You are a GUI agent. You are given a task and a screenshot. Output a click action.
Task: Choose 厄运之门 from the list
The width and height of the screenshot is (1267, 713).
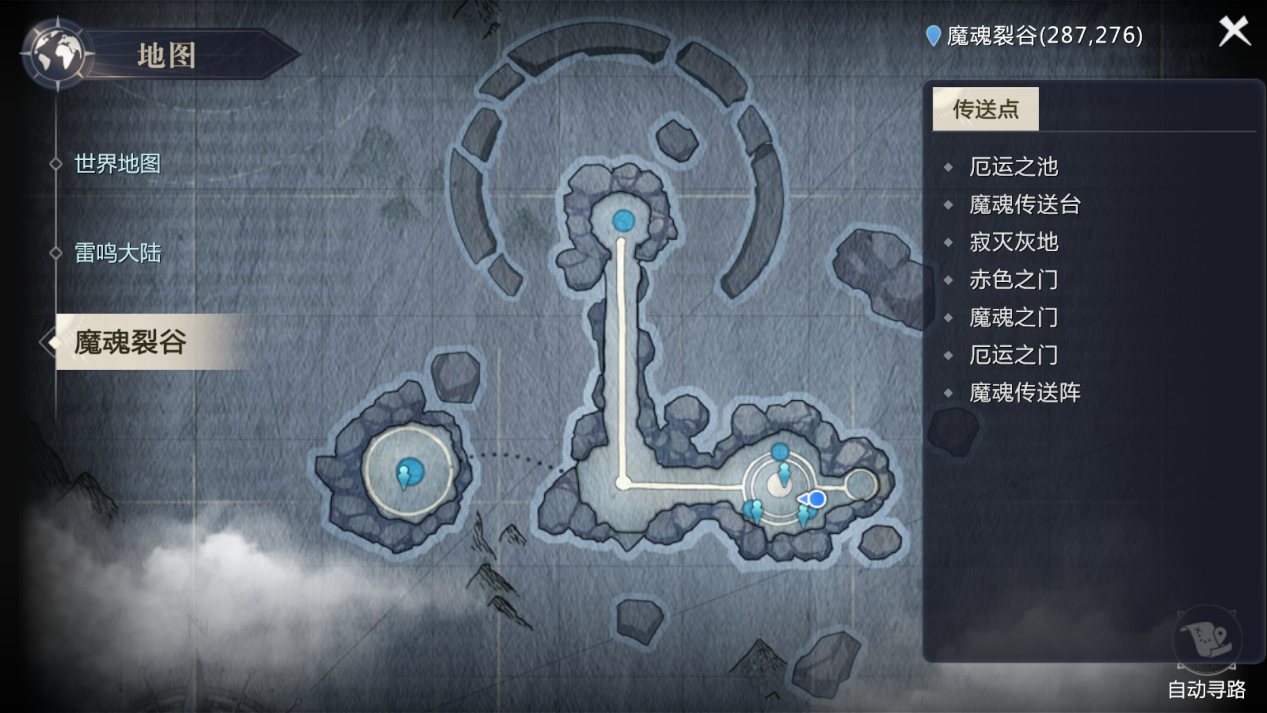coord(1013,355)
